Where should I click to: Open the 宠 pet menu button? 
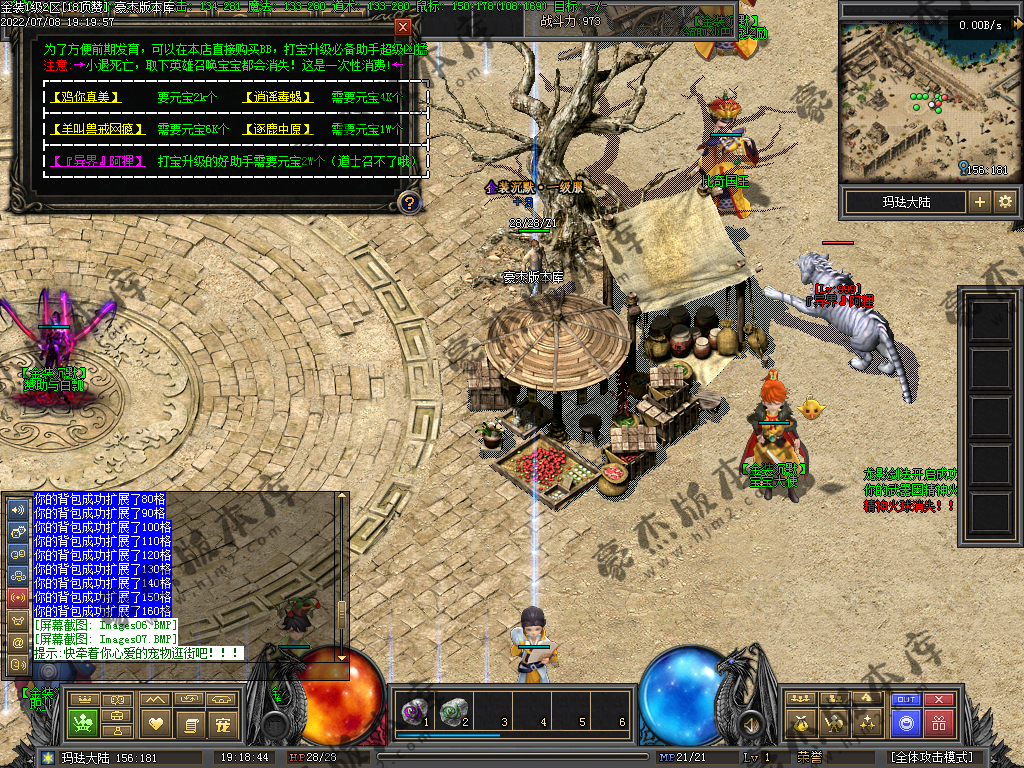222,722
